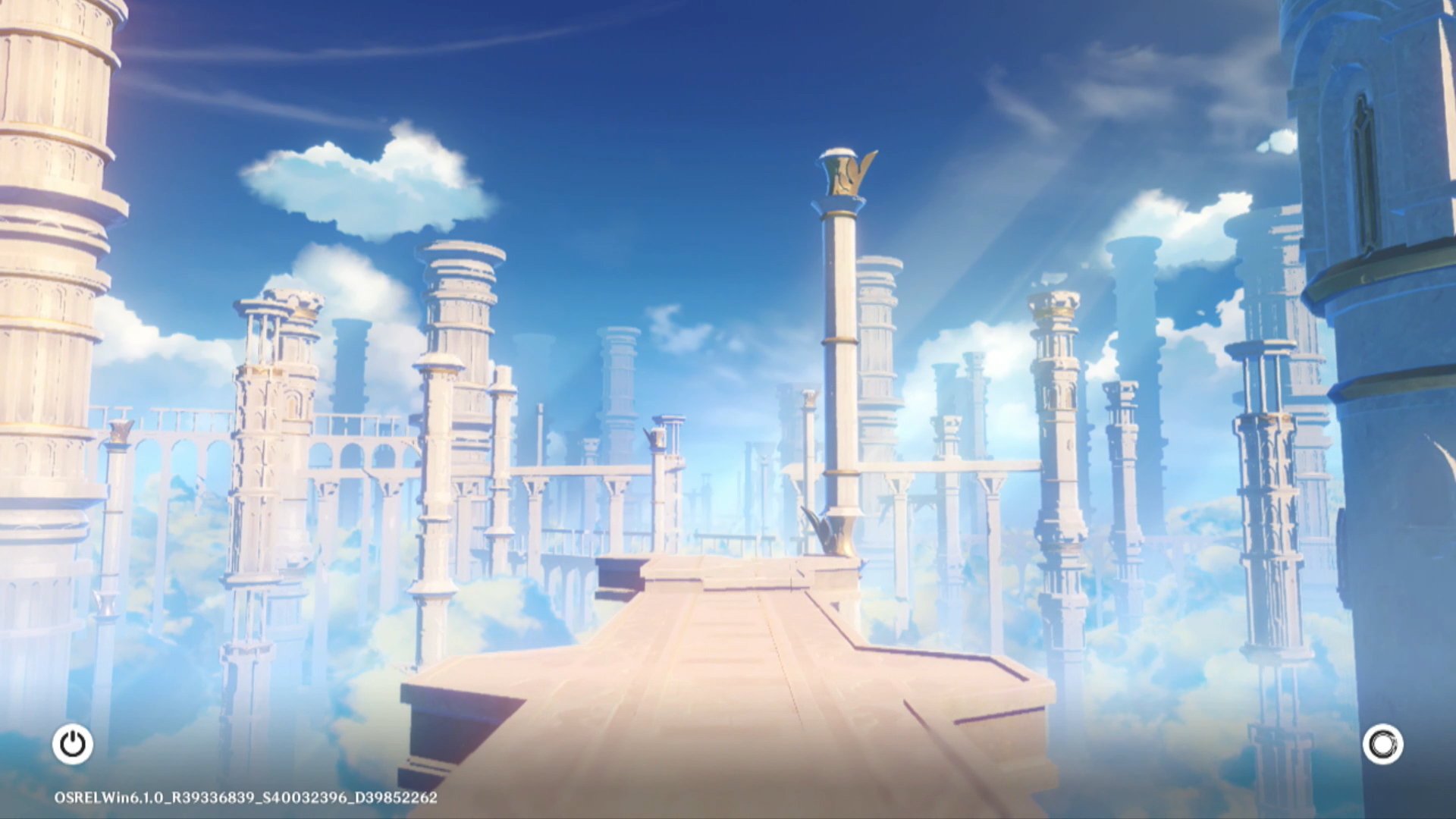The width and height of the screenshot is (1456, 819).
Task: Open the circular ring icon button
Action: point(1382,744)
